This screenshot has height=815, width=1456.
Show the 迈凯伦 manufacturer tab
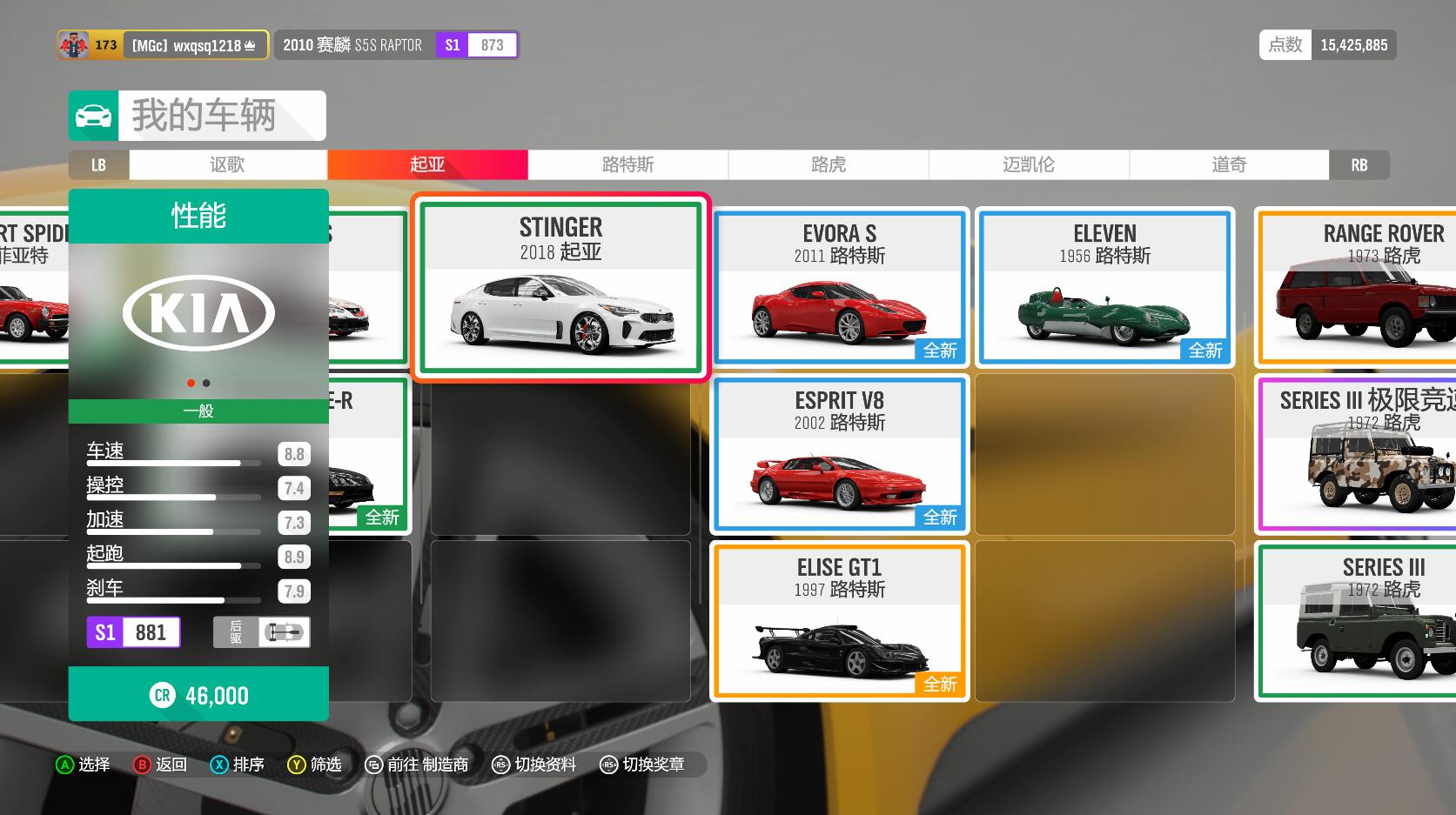(x=1028, y=164)
